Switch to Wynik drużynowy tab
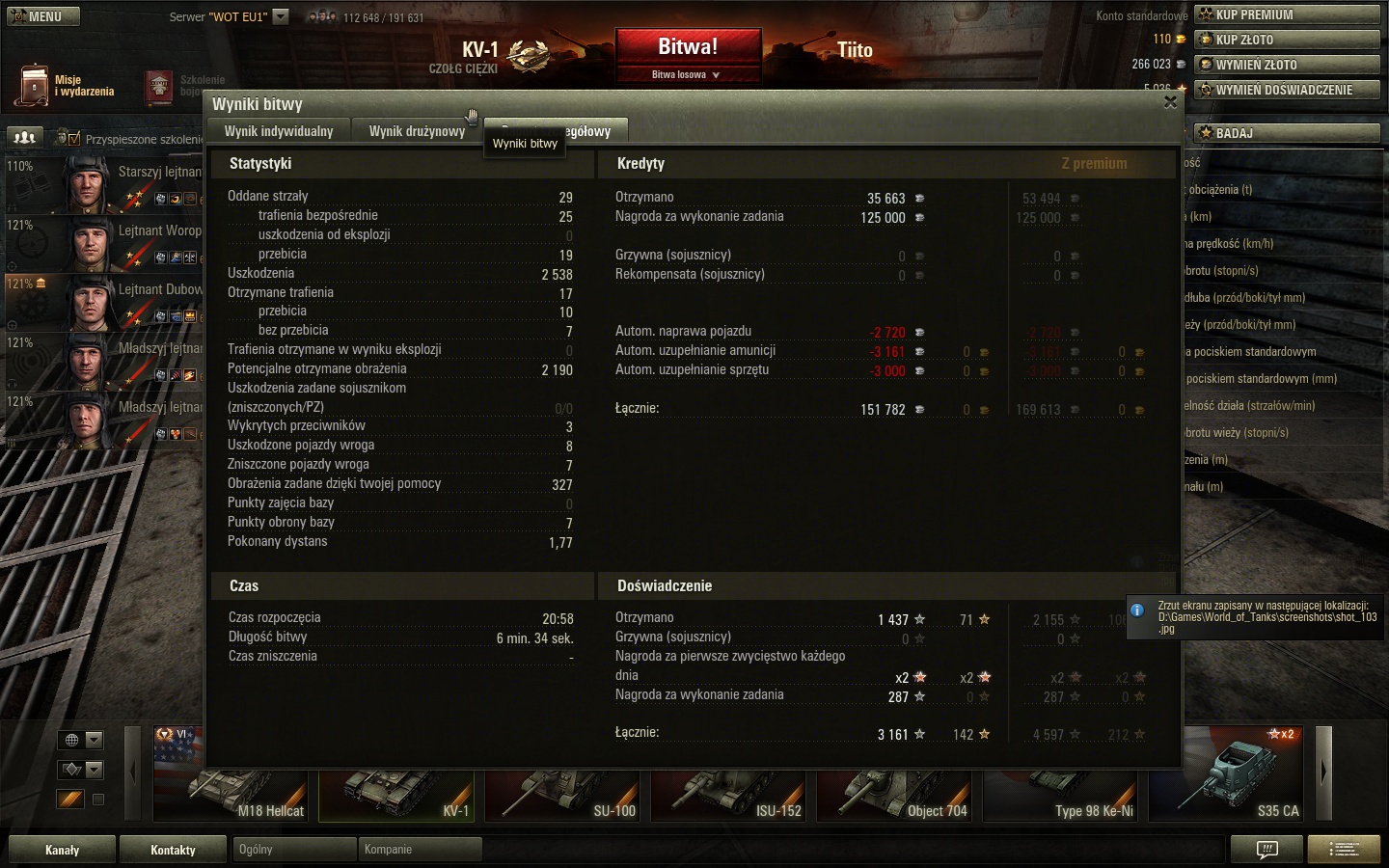The width and height of the screenshot is (1389, 868). tap(417, 131)
